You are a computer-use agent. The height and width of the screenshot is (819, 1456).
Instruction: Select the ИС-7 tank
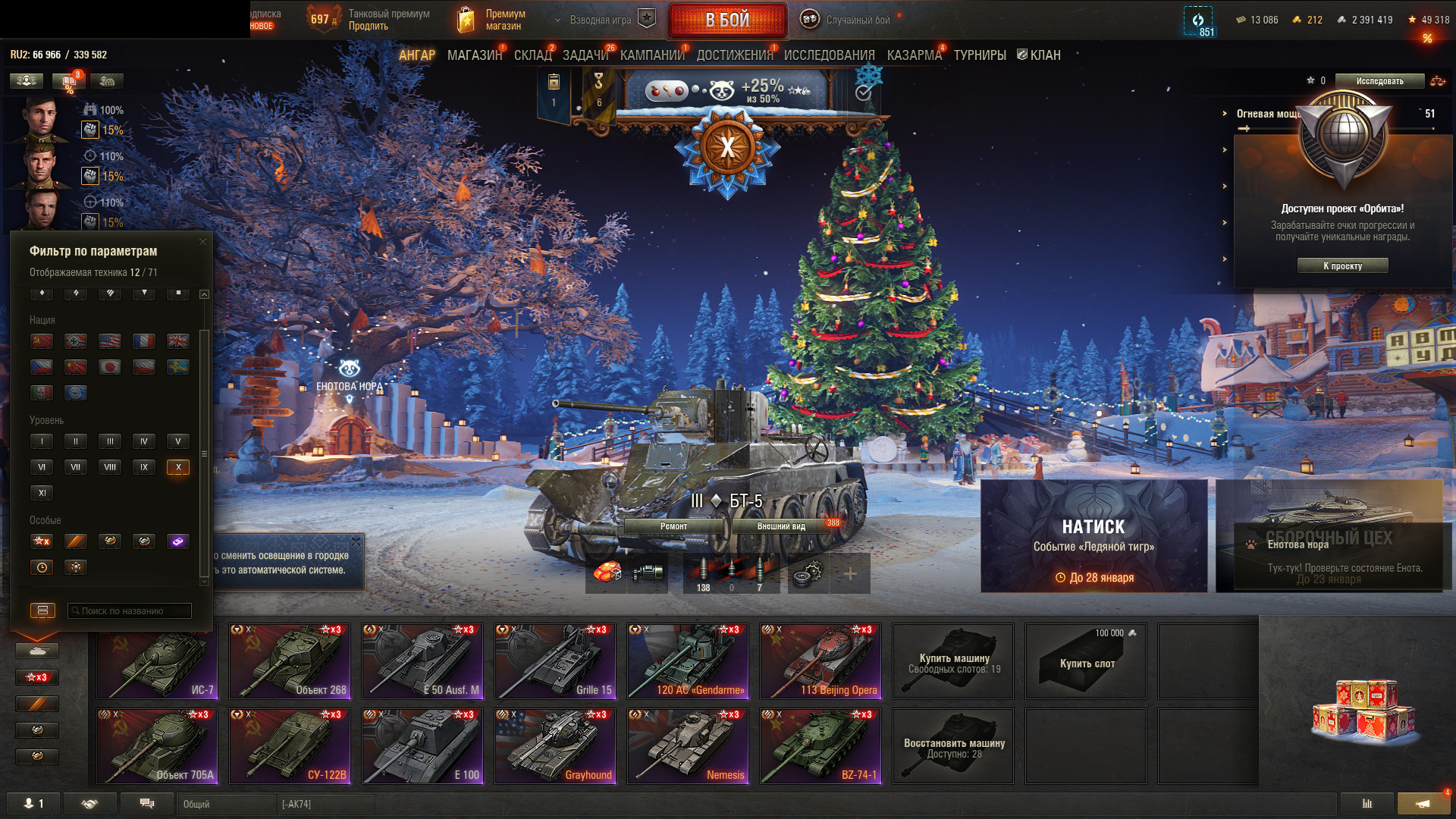158,661
